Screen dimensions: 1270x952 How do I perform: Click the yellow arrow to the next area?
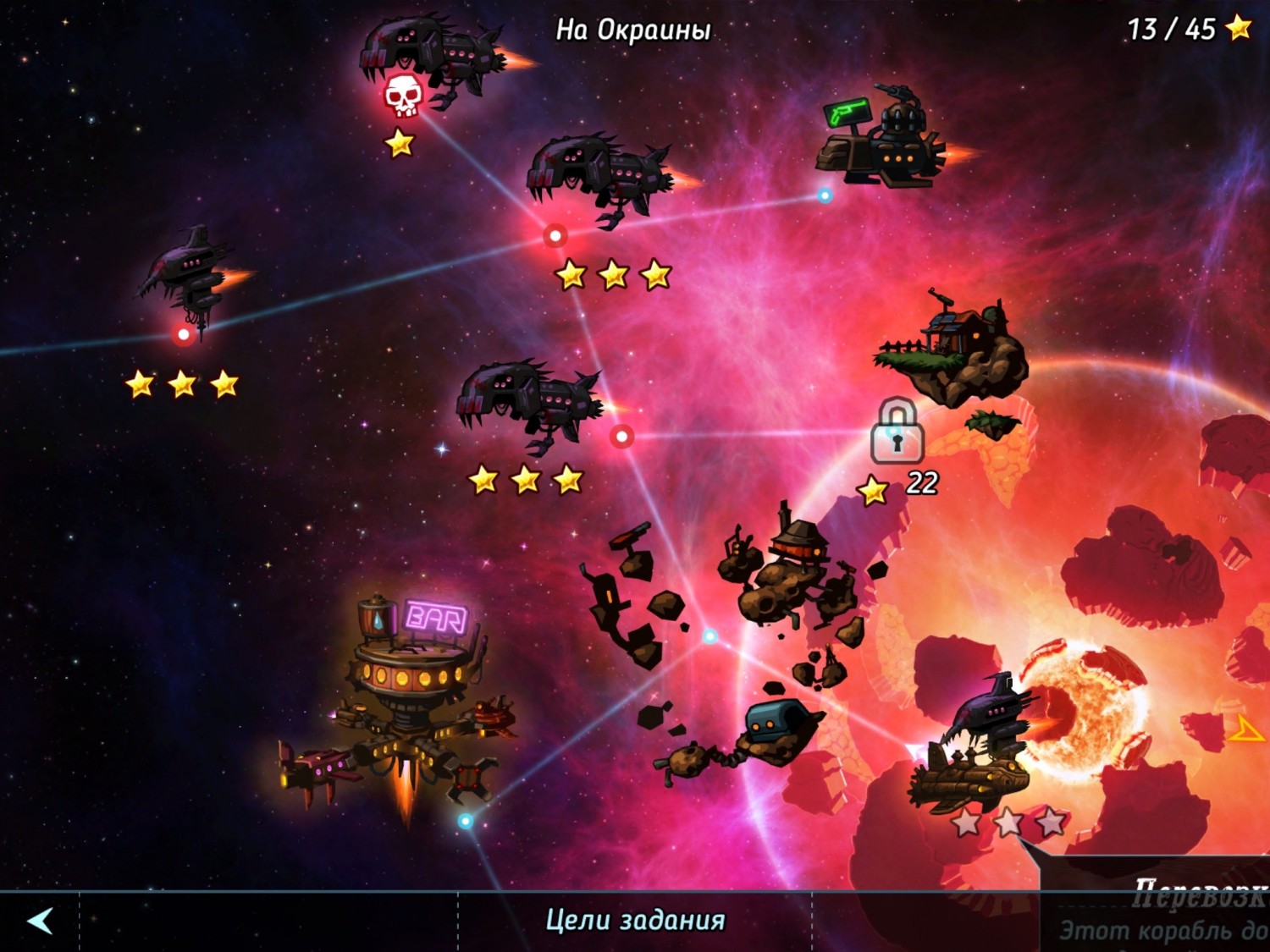tap(1246, 729)
